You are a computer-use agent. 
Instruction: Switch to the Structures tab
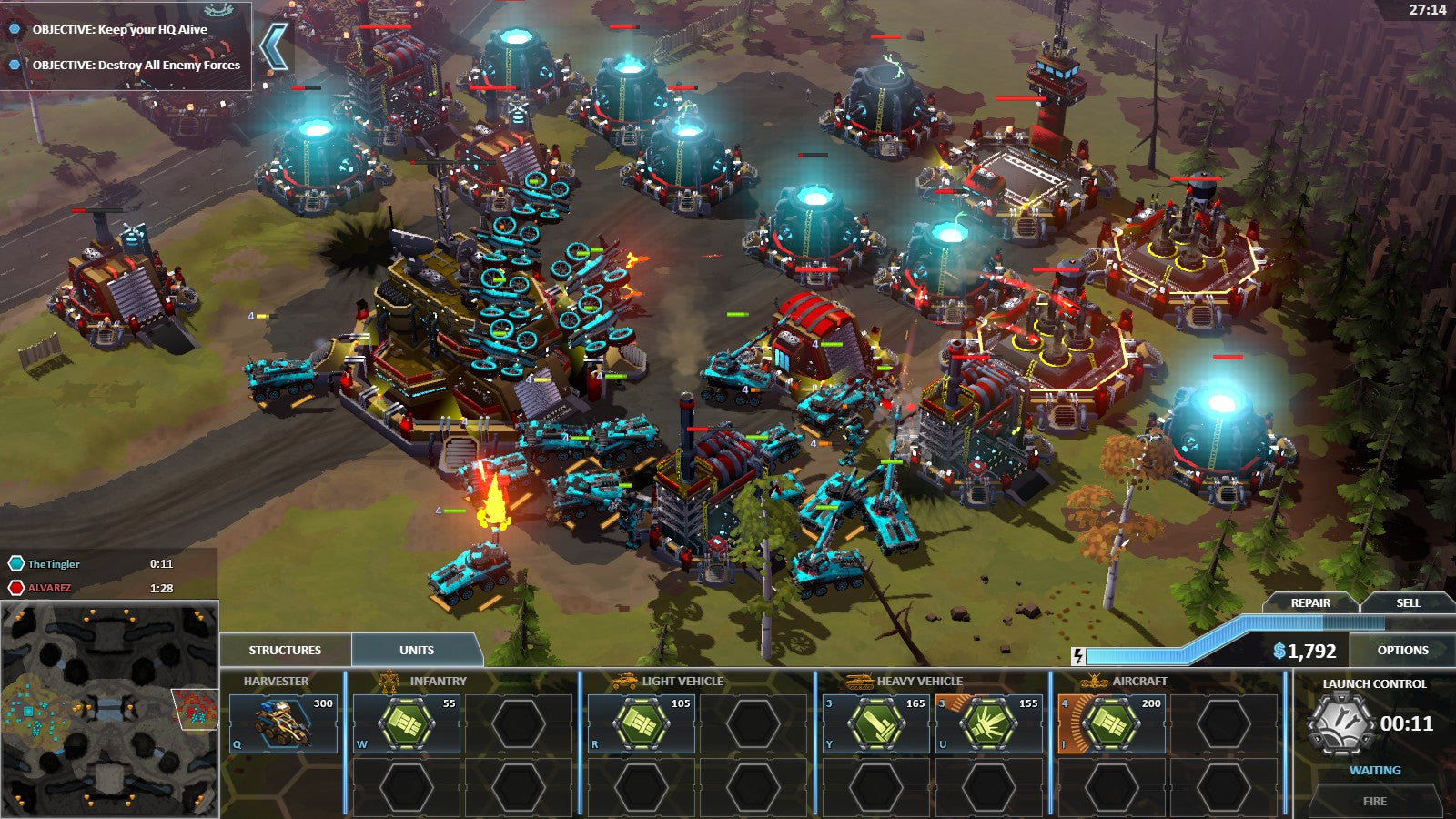[285, 650]
